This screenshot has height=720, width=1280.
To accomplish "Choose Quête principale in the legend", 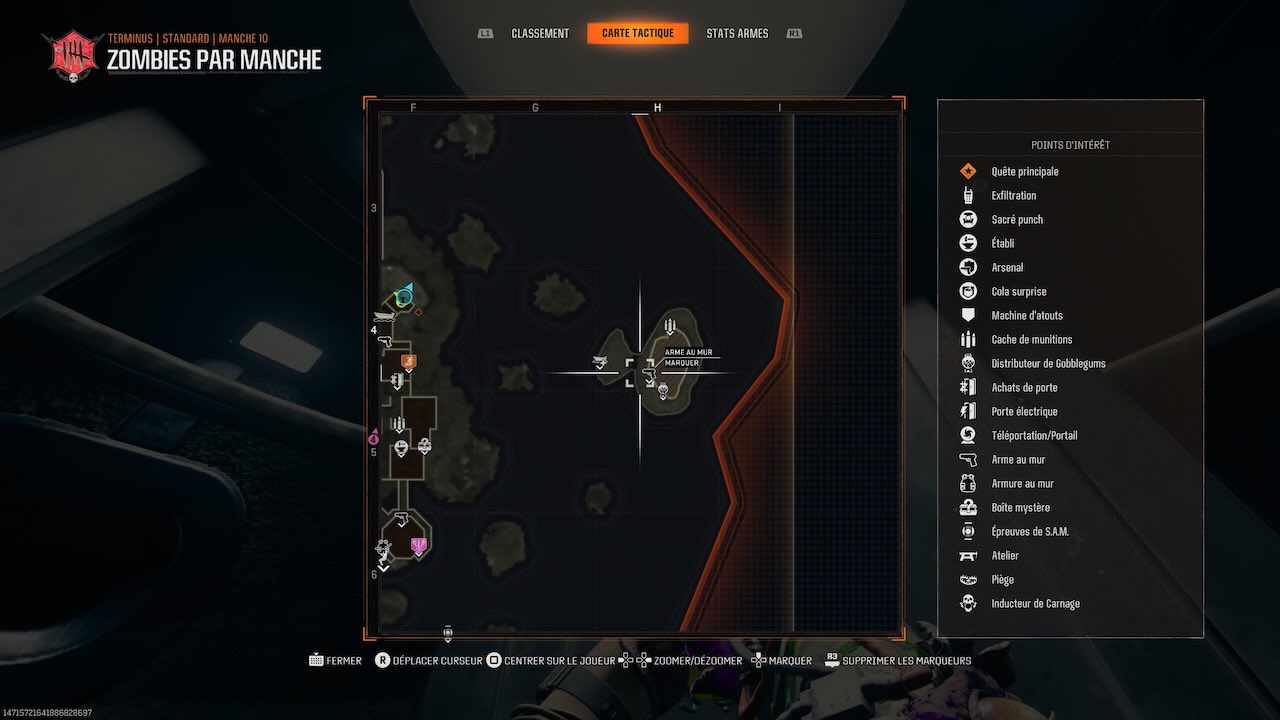I will pos(1024,171).
